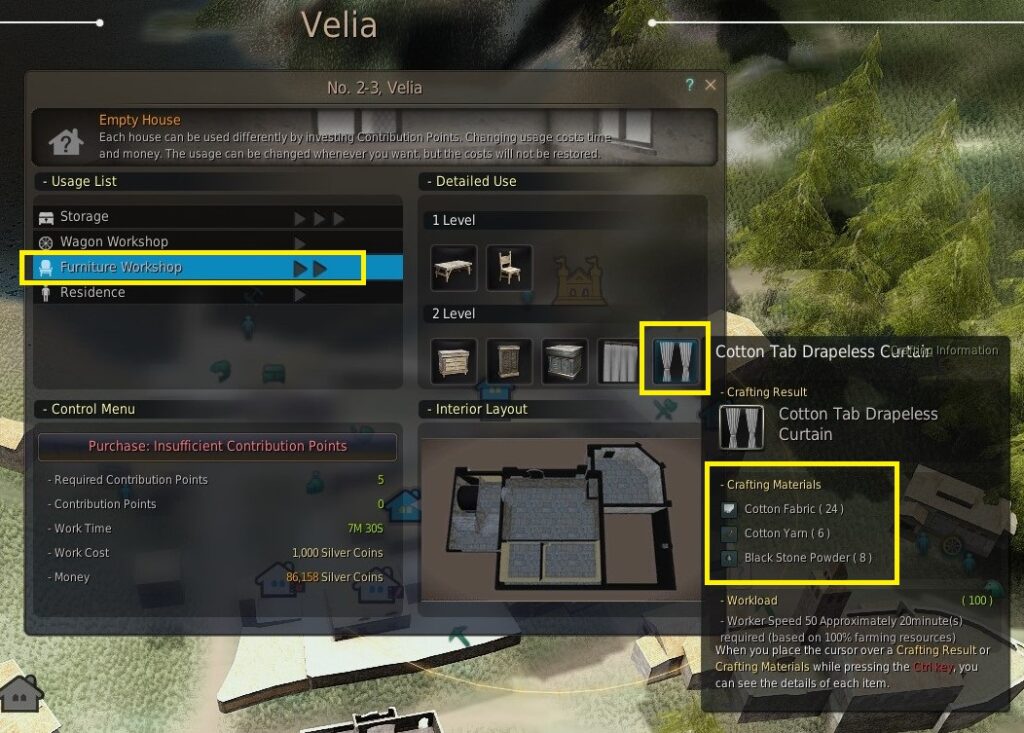Screen dimensions: 1024x733
Task: Select Storage in the Usage List
Action: [84, 217]
